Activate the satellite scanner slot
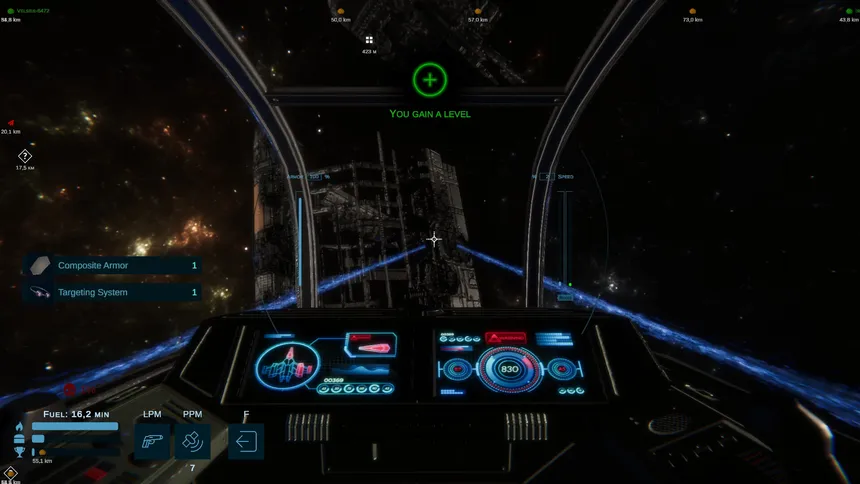The width and height of the screenshot is (860, 484). click(193, 440)
